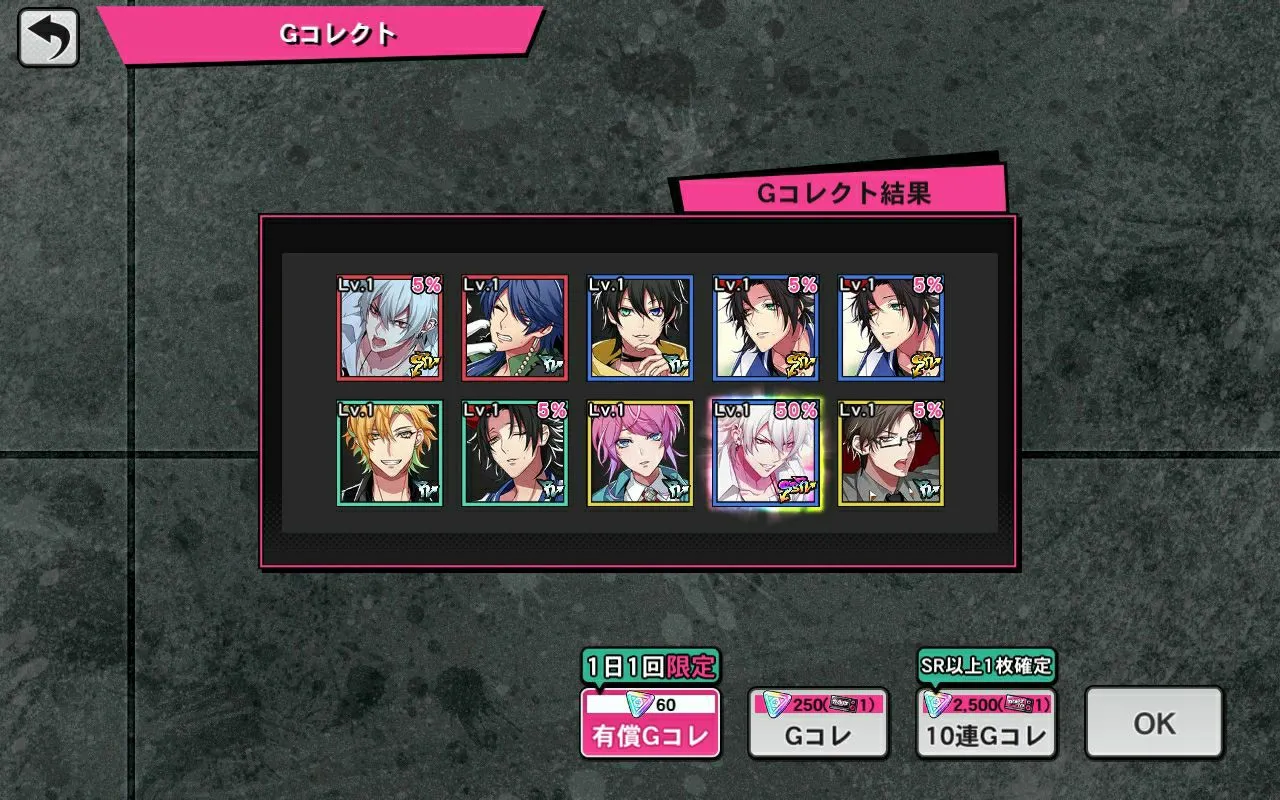1280x800 pixels.
Task: Choose the 有償Gコレ daily-limited pull
Action: tap(651, 723)
